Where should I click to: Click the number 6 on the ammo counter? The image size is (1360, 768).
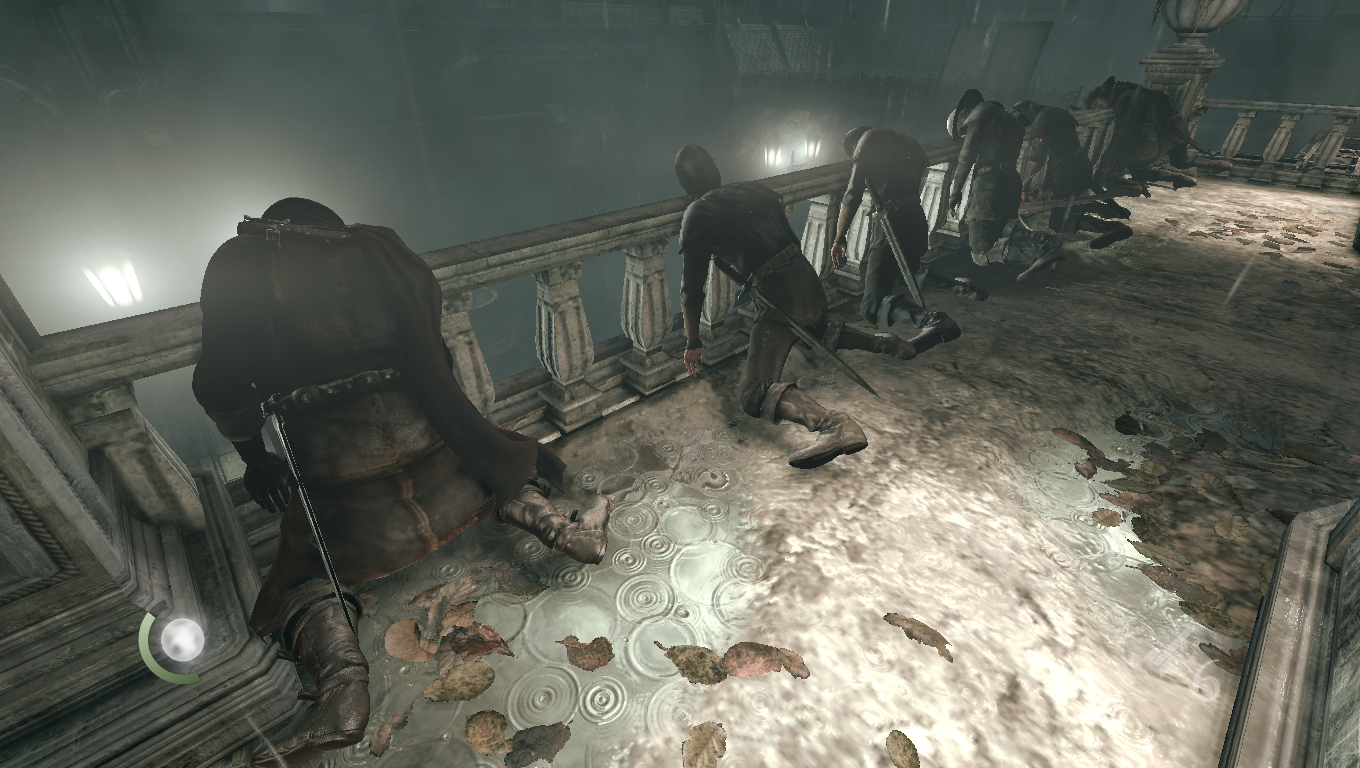click(1203, 680)
